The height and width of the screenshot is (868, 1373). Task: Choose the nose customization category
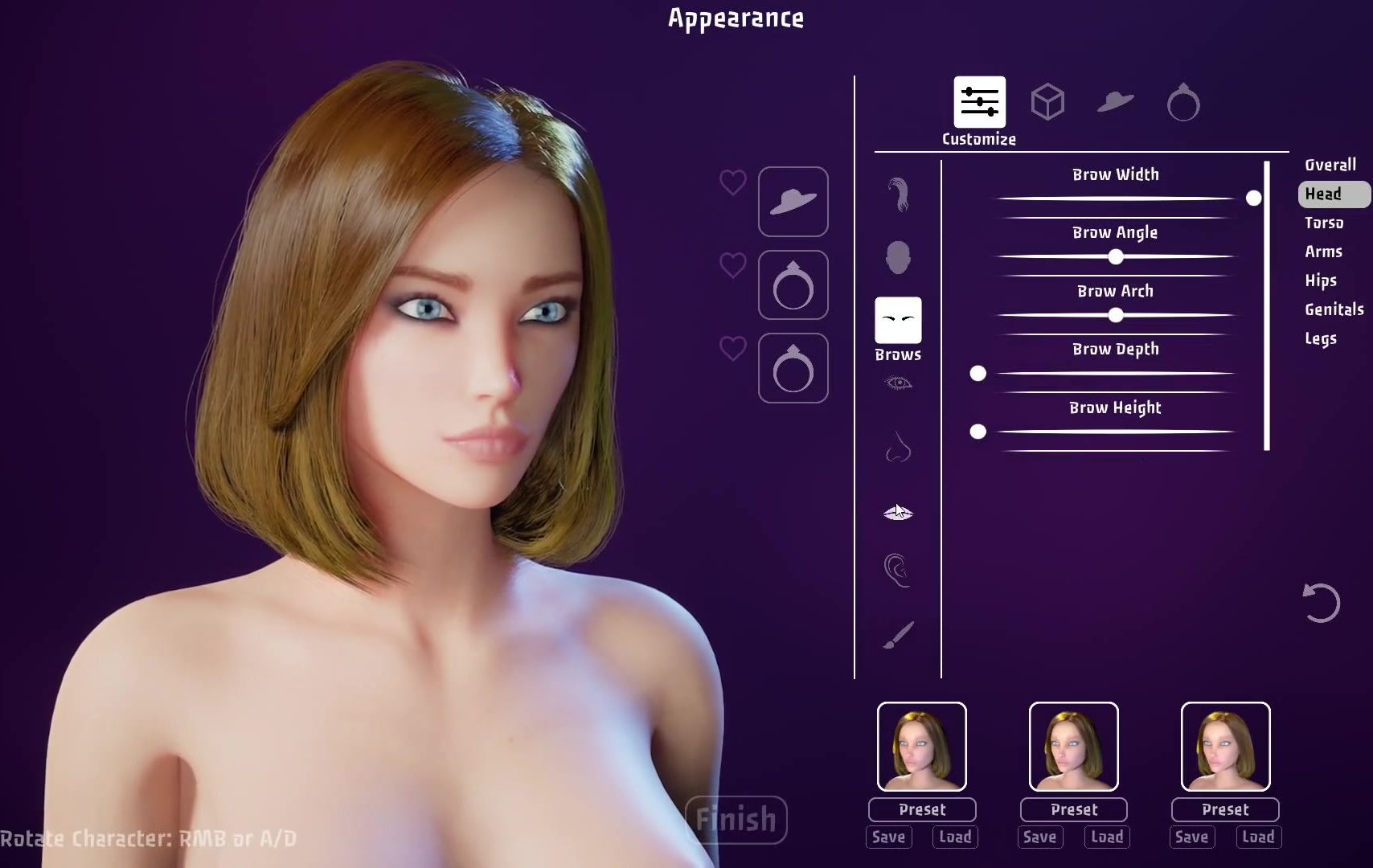[x=898, y=448]
